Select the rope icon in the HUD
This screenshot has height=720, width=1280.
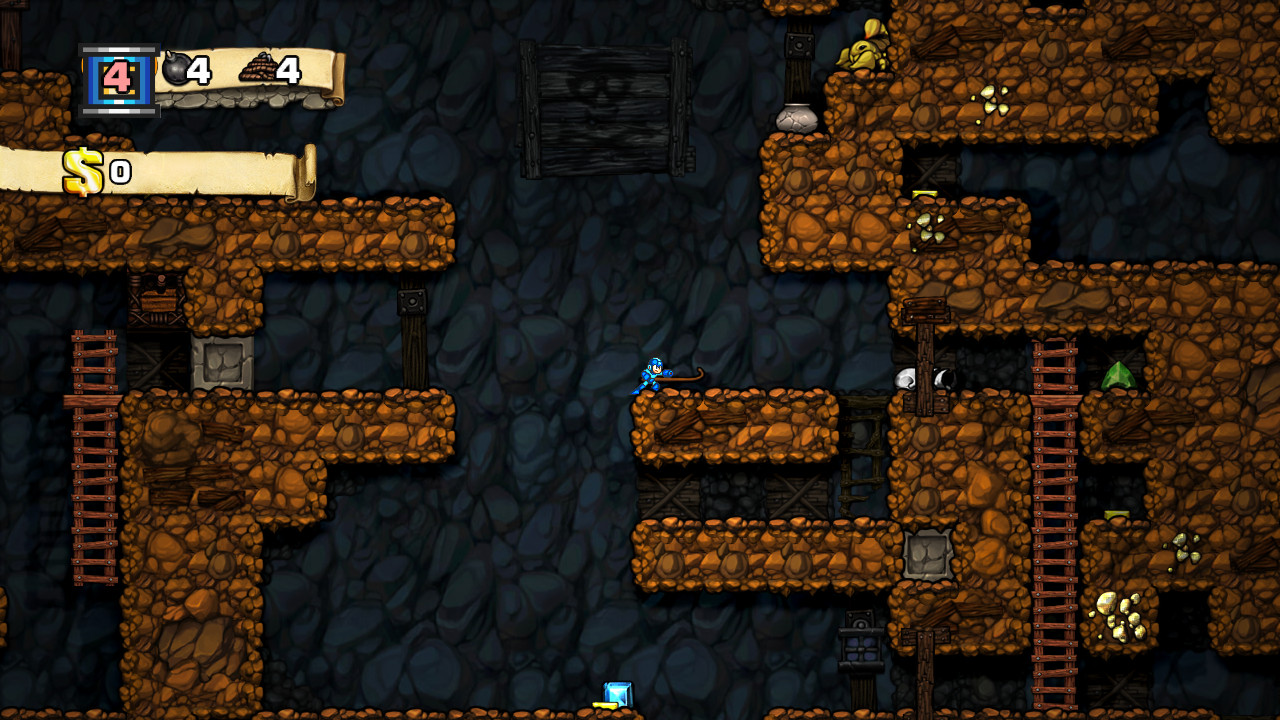(x=258, y=67)
